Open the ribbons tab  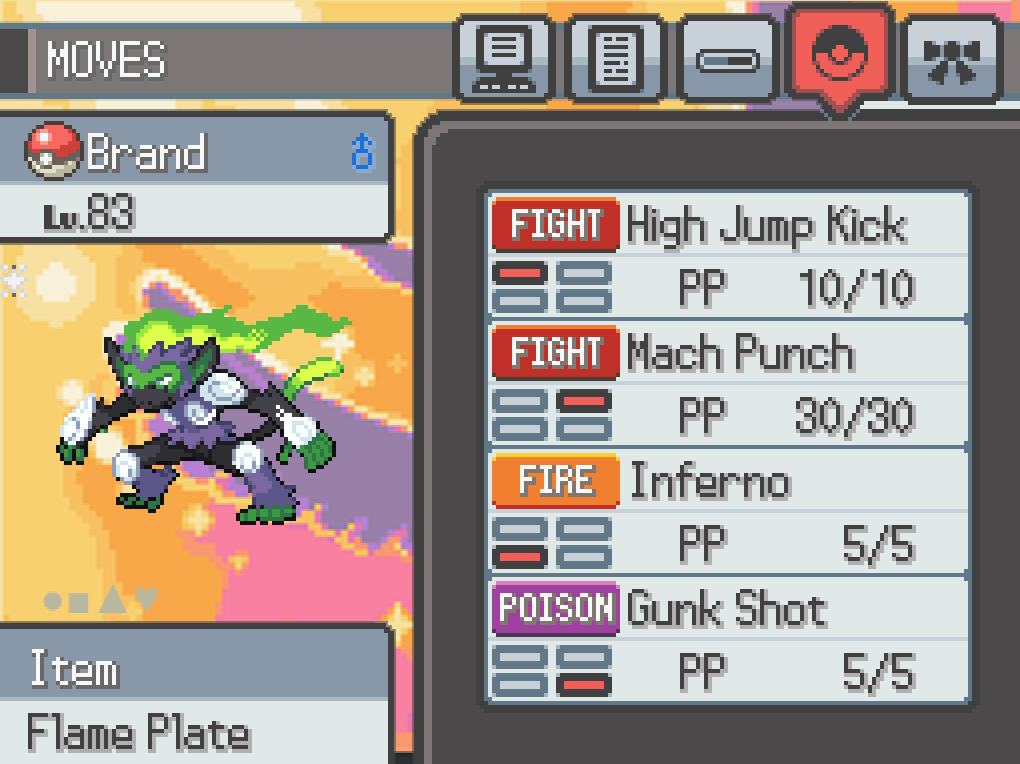(x=951, y=59)
